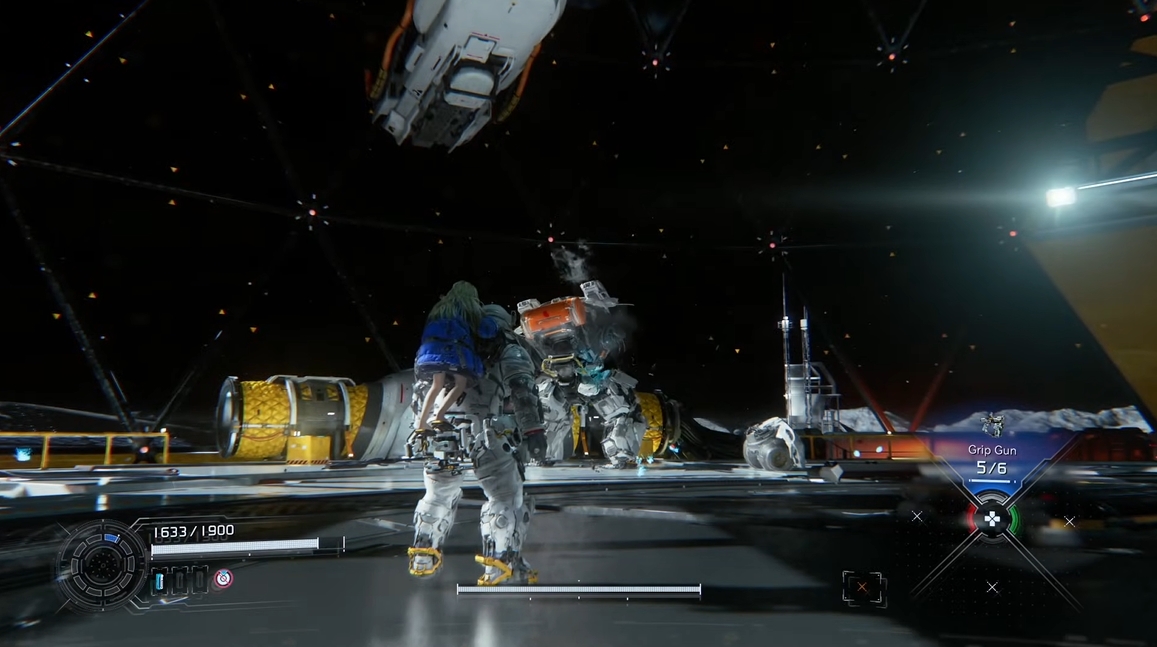The image size is (1157, 647).
Task: Click the circular segmented gauge dial
Action: pyautogui.click(x=103, y=565)
